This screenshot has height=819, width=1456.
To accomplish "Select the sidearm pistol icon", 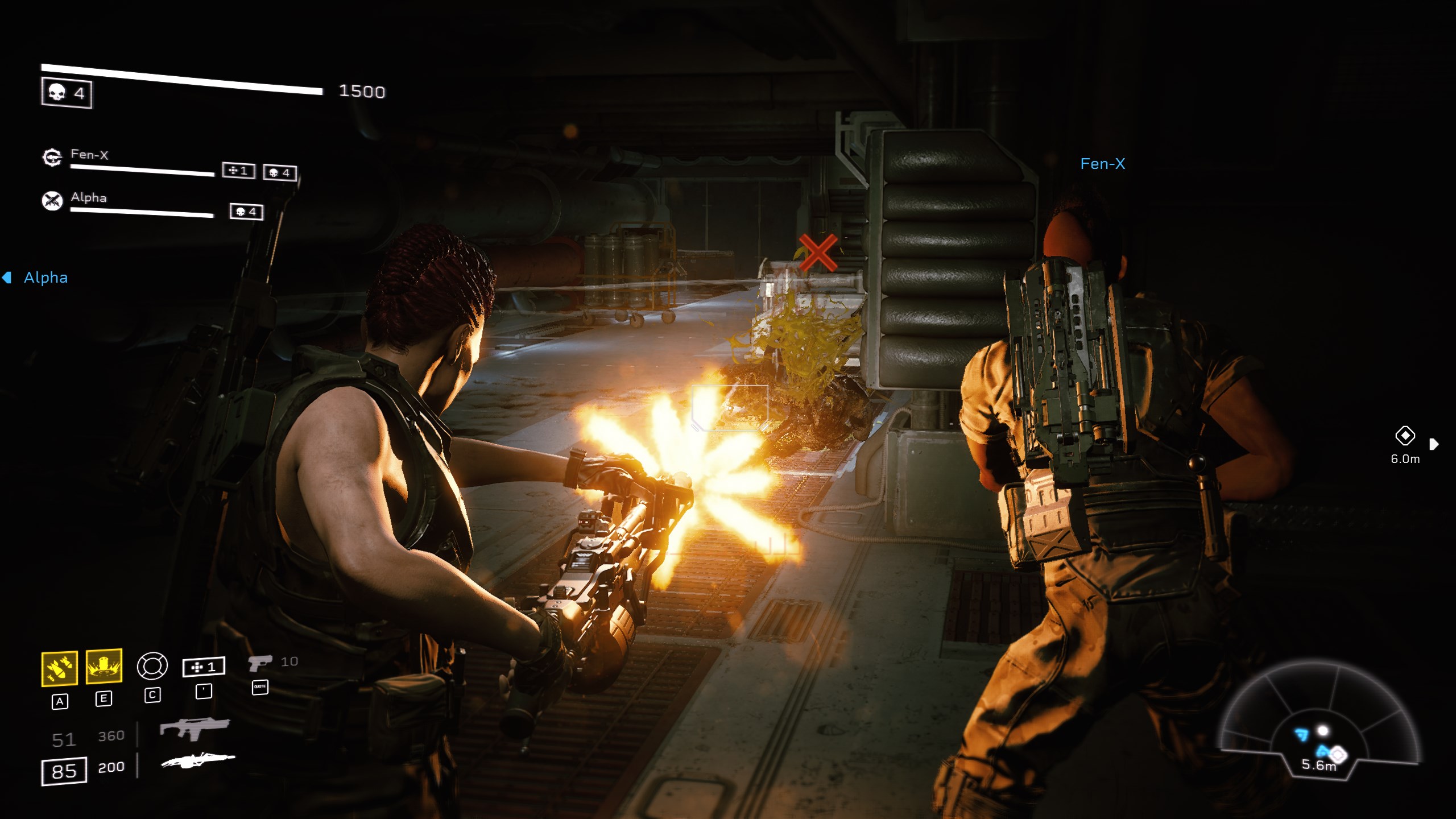I will 260,663.
